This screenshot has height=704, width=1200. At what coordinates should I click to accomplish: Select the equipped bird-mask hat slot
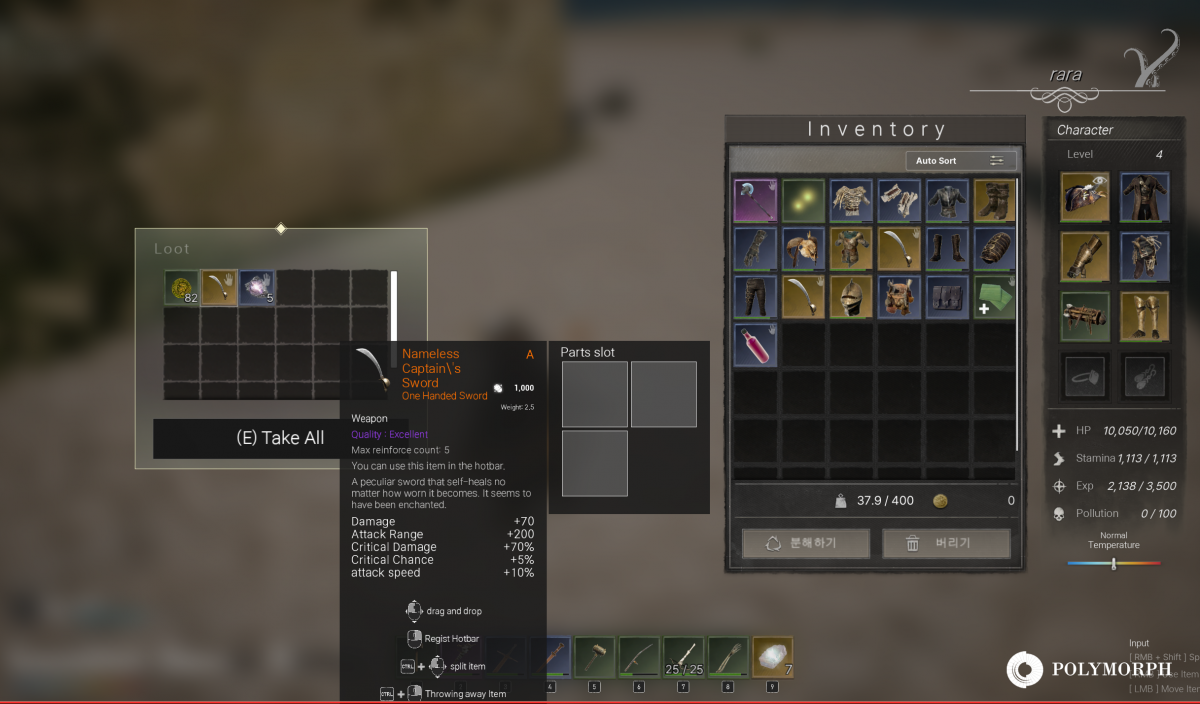[x=1084, y=196]
